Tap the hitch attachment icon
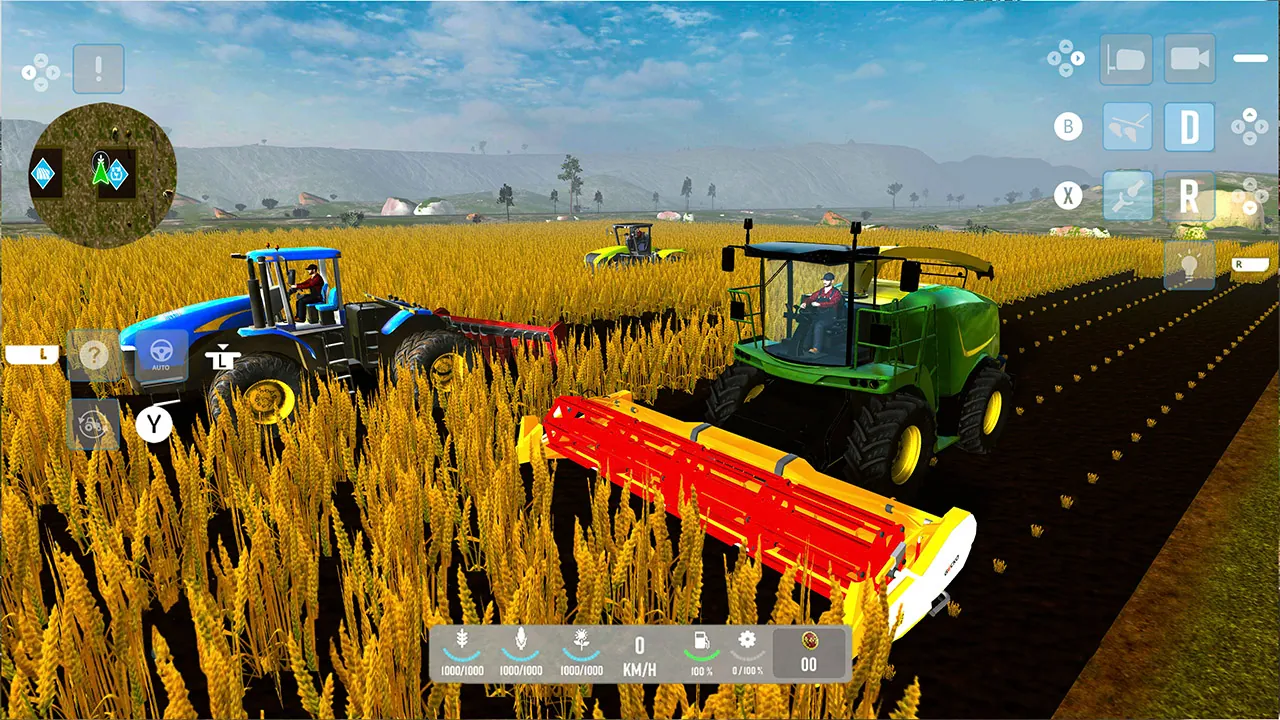This screenshot has width=1280, height=720. pos(1128,196)
